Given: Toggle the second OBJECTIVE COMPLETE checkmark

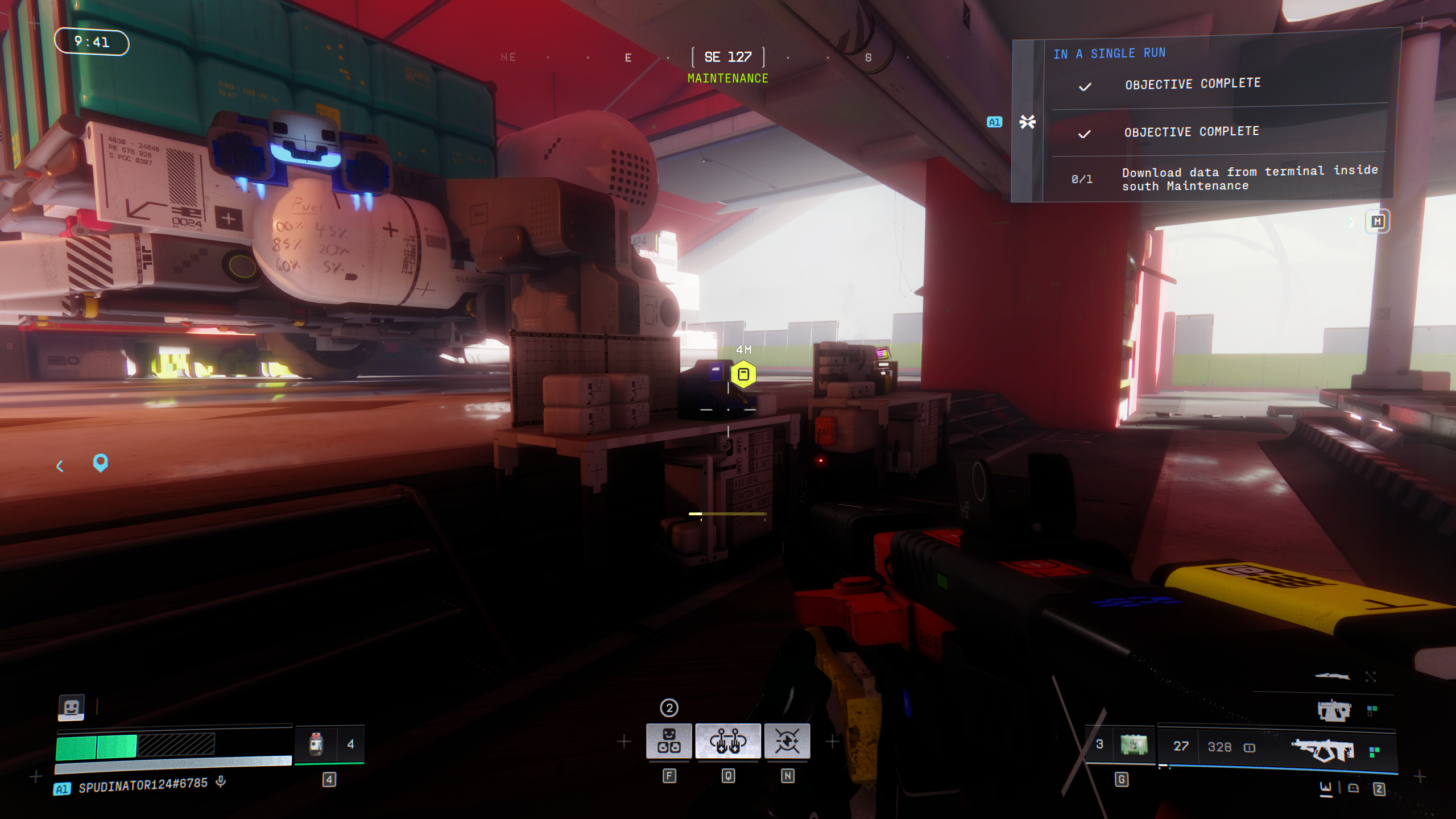Looking at the screenshot, I should 1085,132.
